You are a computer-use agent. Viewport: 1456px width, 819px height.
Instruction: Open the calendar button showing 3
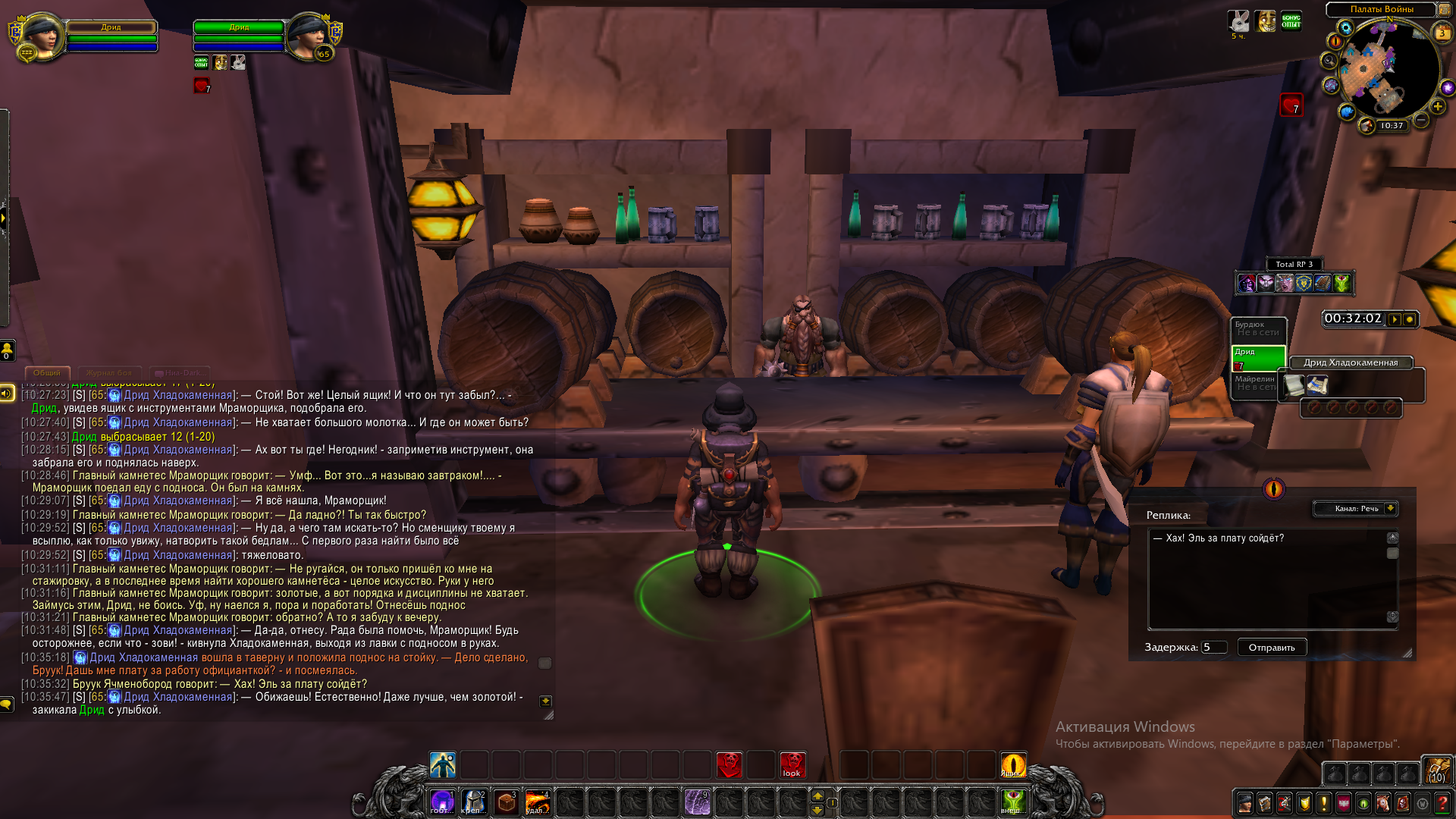pos(1442,33)
